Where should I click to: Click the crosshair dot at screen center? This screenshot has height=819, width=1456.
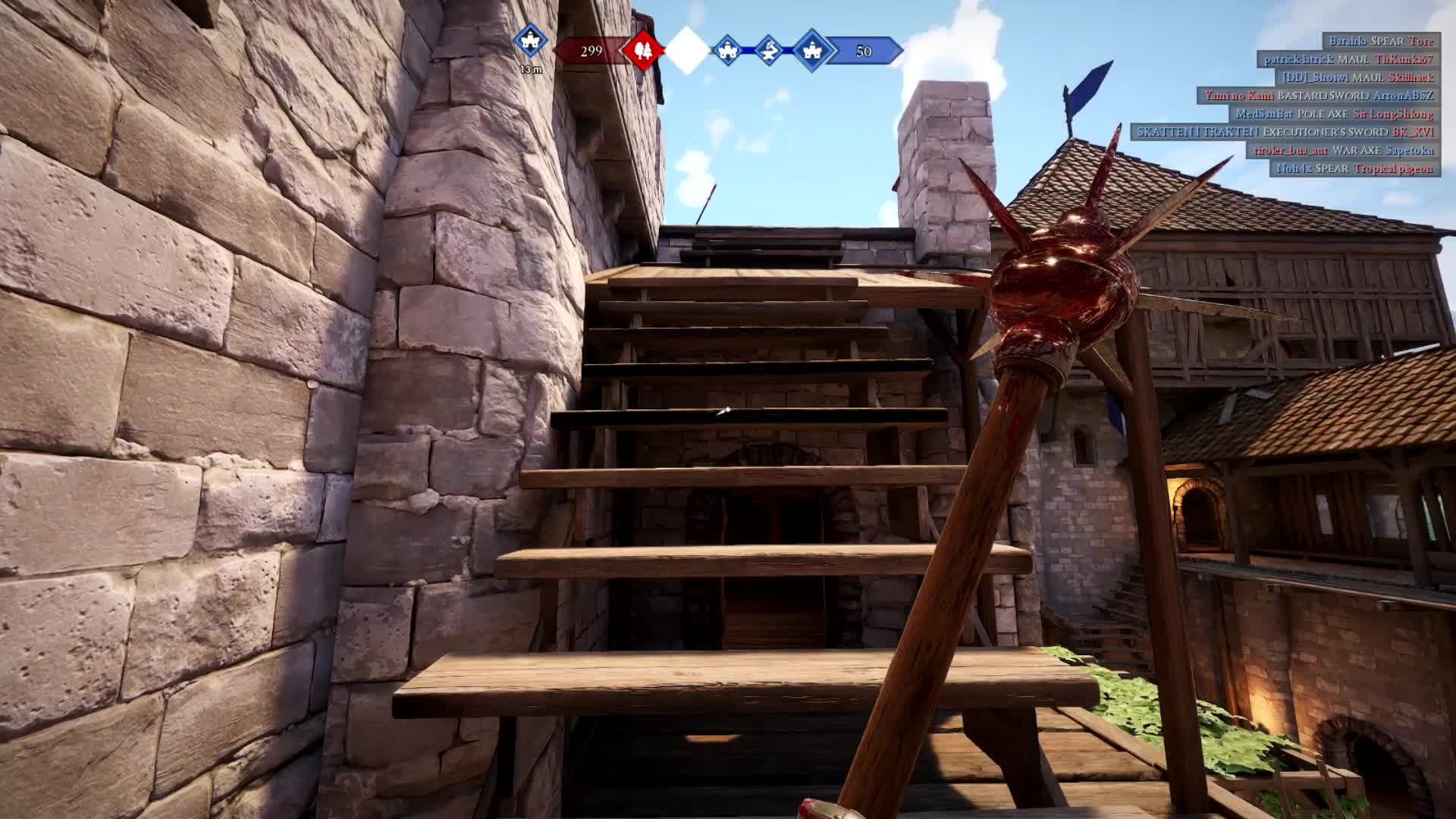tap(726, 409)
